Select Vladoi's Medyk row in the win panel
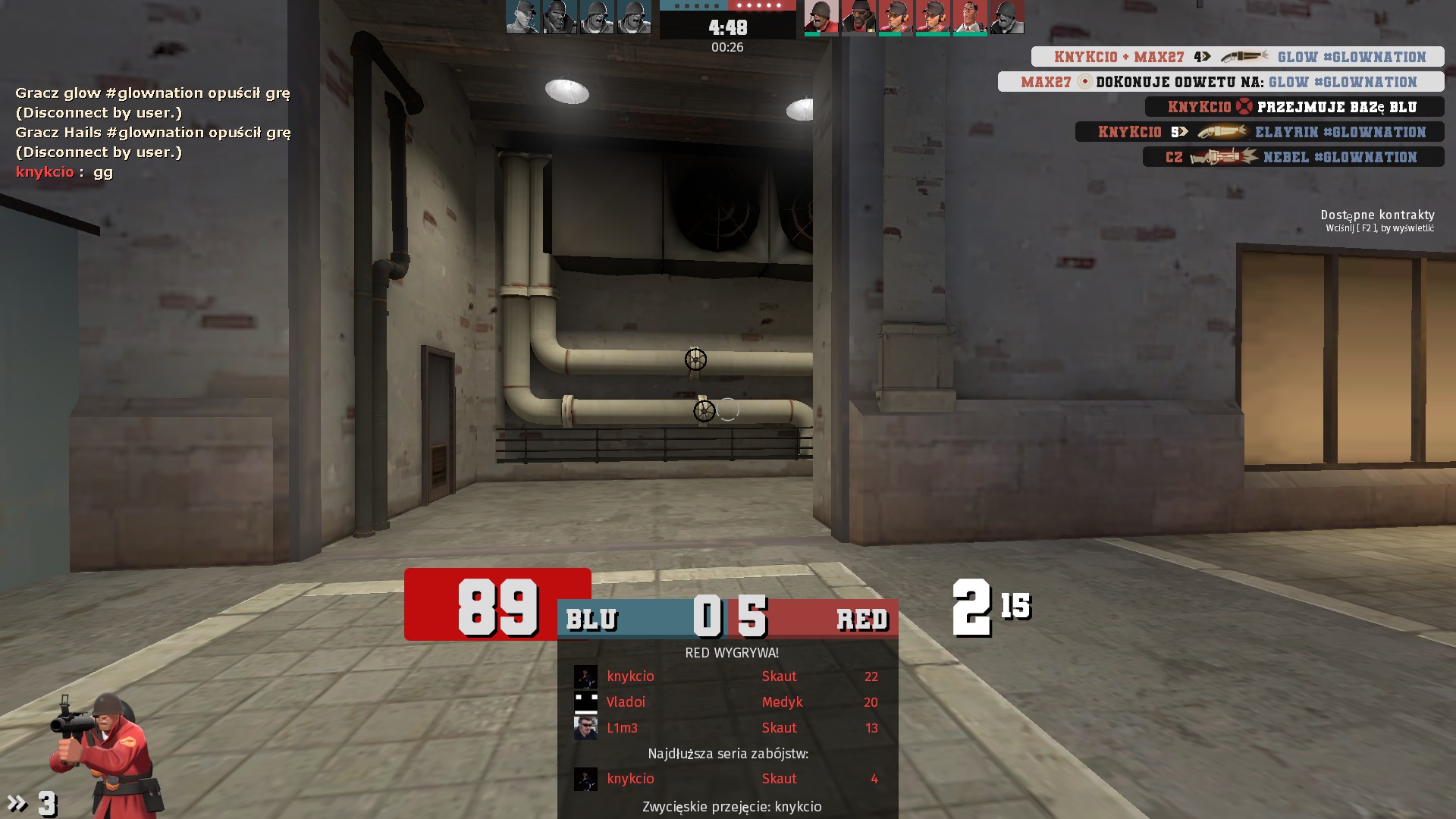The width and height of the screenshot is (1456, 819). point(728,702)
